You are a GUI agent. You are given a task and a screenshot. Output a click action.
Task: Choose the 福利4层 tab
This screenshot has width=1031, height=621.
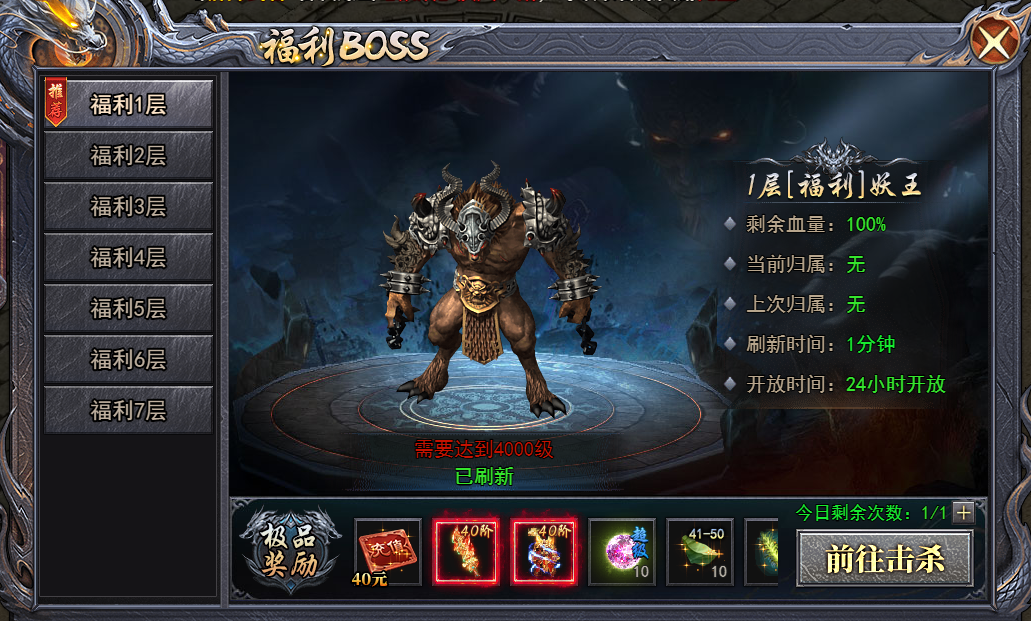129,258
